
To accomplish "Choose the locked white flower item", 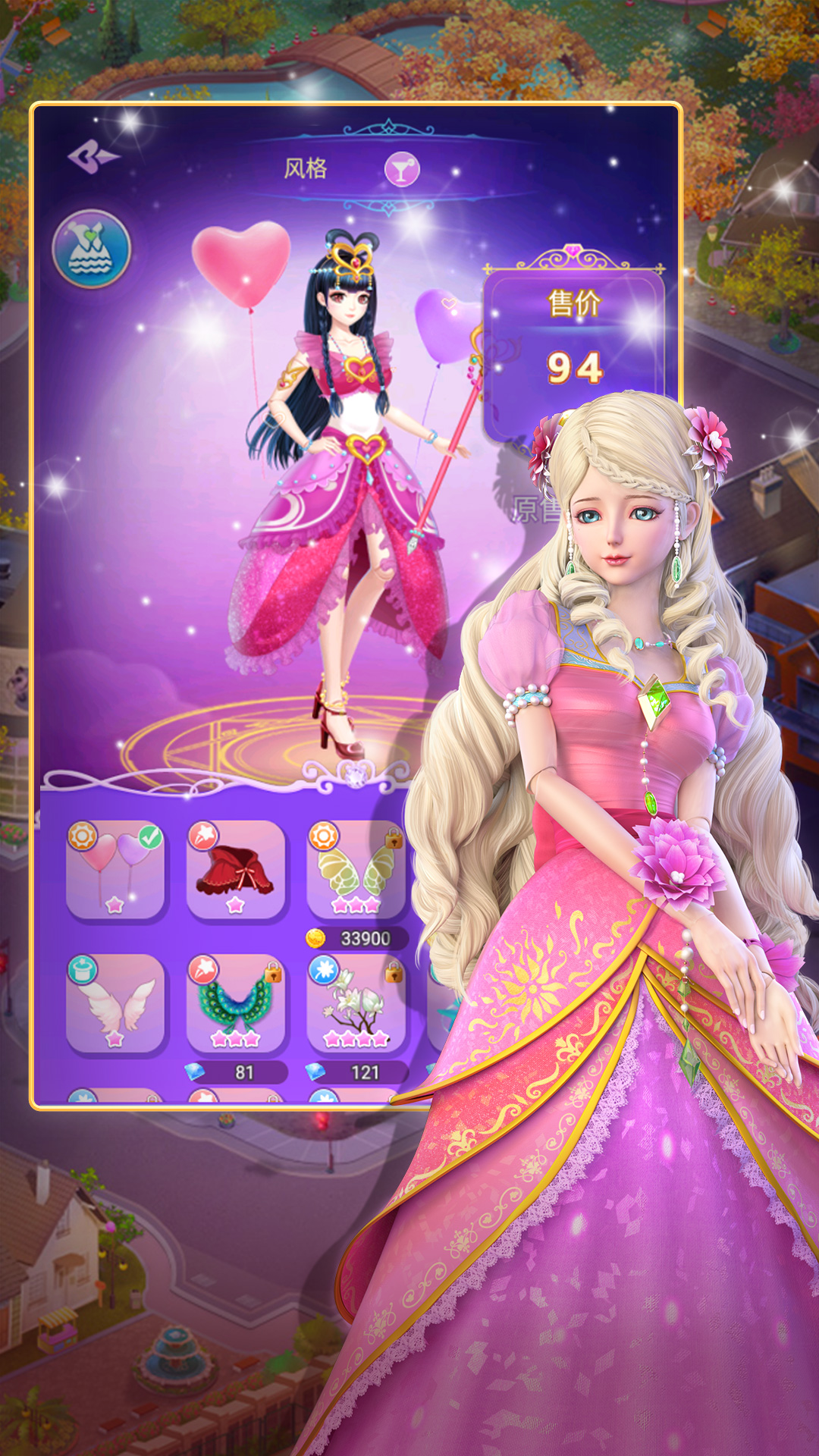I will tap(356, 1003).
